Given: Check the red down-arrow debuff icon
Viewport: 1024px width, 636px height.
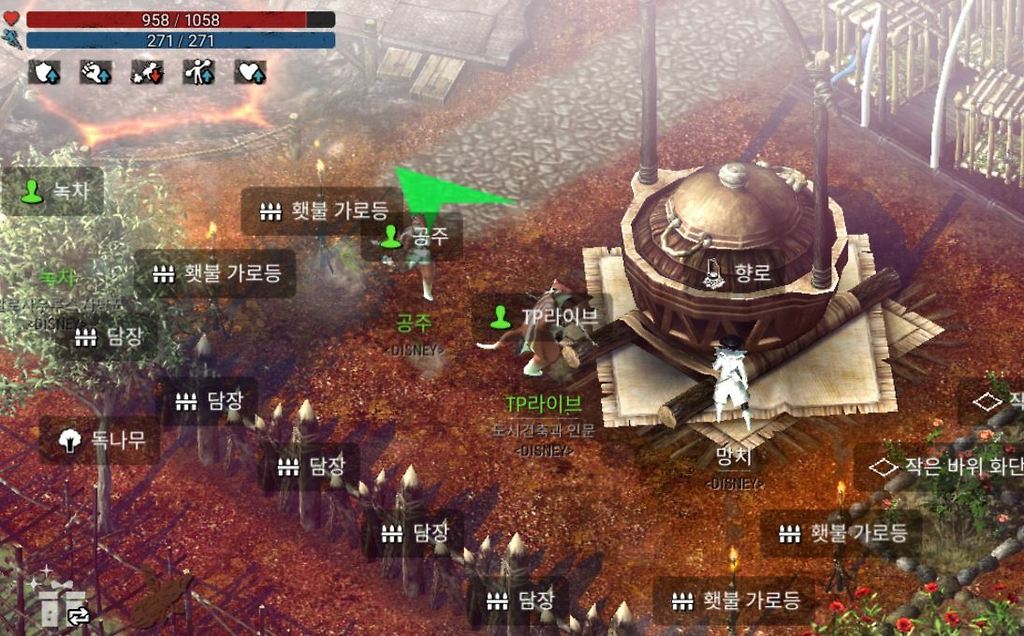Looking at the screenshot, I should coord(147,71).
